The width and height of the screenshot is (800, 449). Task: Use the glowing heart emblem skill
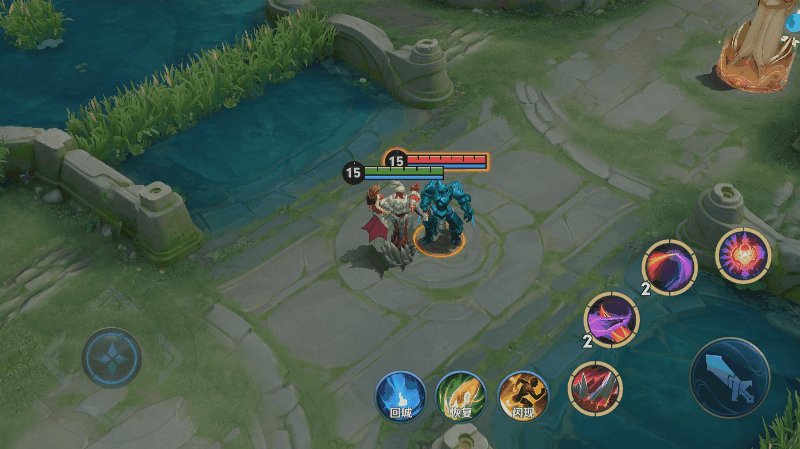(x=743, y=255)
